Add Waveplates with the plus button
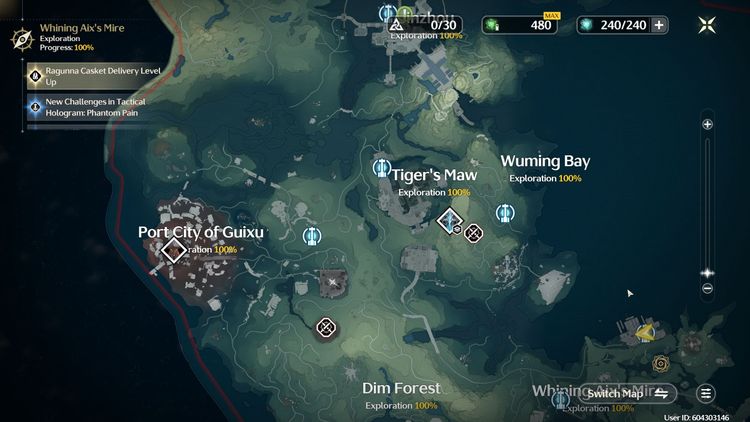 (x=659, y=25)
